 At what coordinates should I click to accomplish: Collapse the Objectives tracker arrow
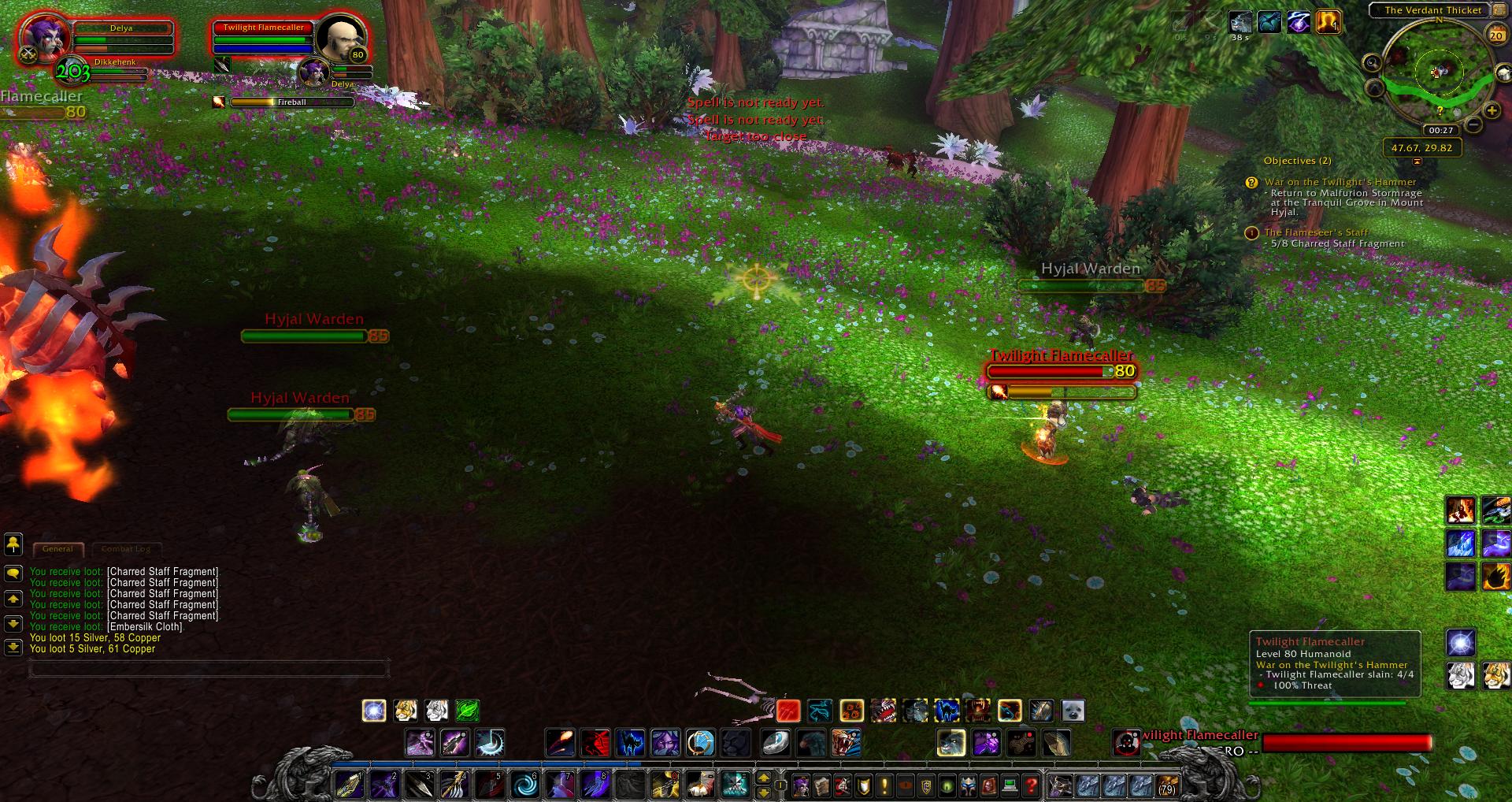[1417, 162]
